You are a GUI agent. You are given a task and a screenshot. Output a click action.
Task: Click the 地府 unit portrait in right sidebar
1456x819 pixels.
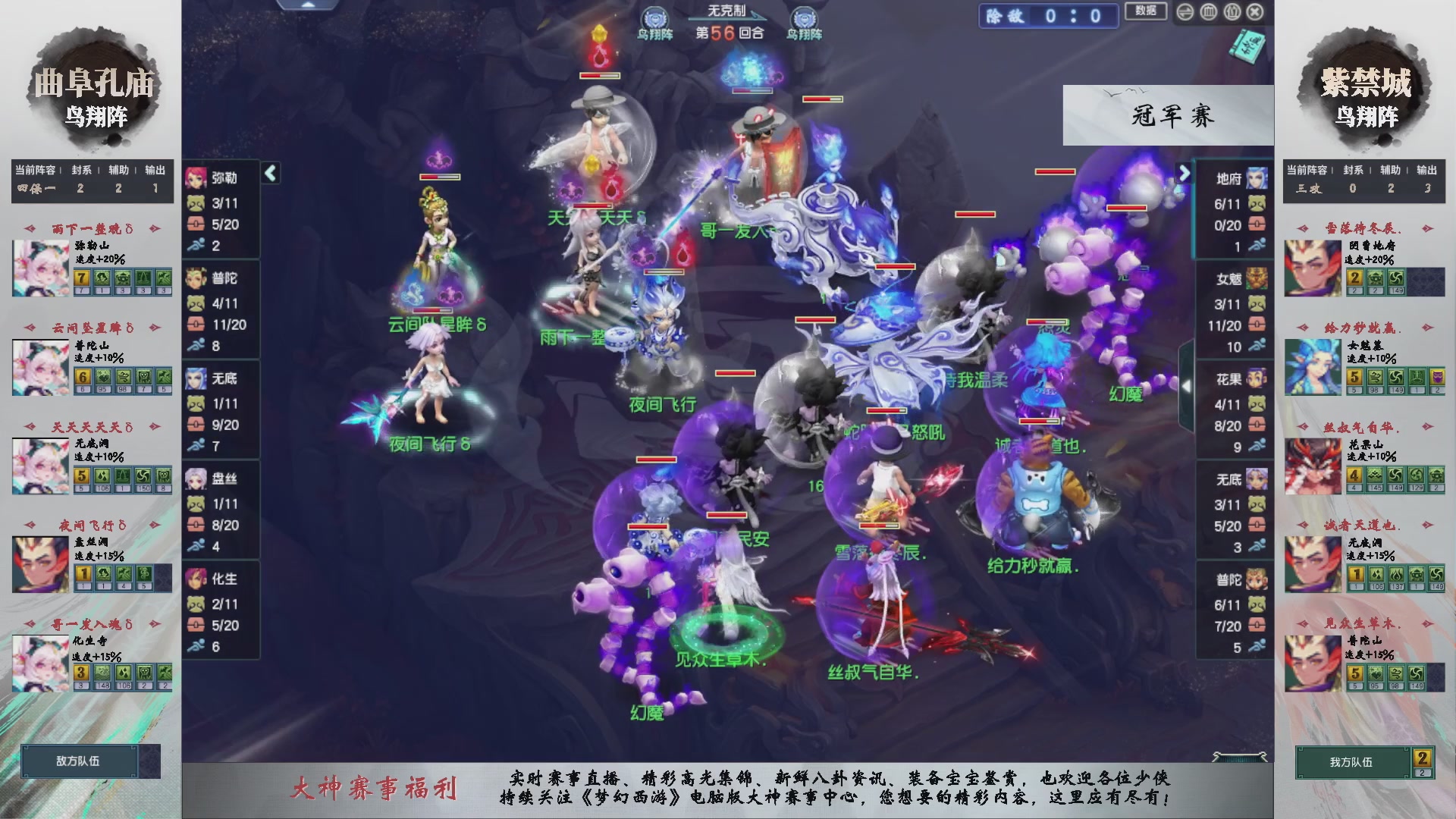(1258, 180)
